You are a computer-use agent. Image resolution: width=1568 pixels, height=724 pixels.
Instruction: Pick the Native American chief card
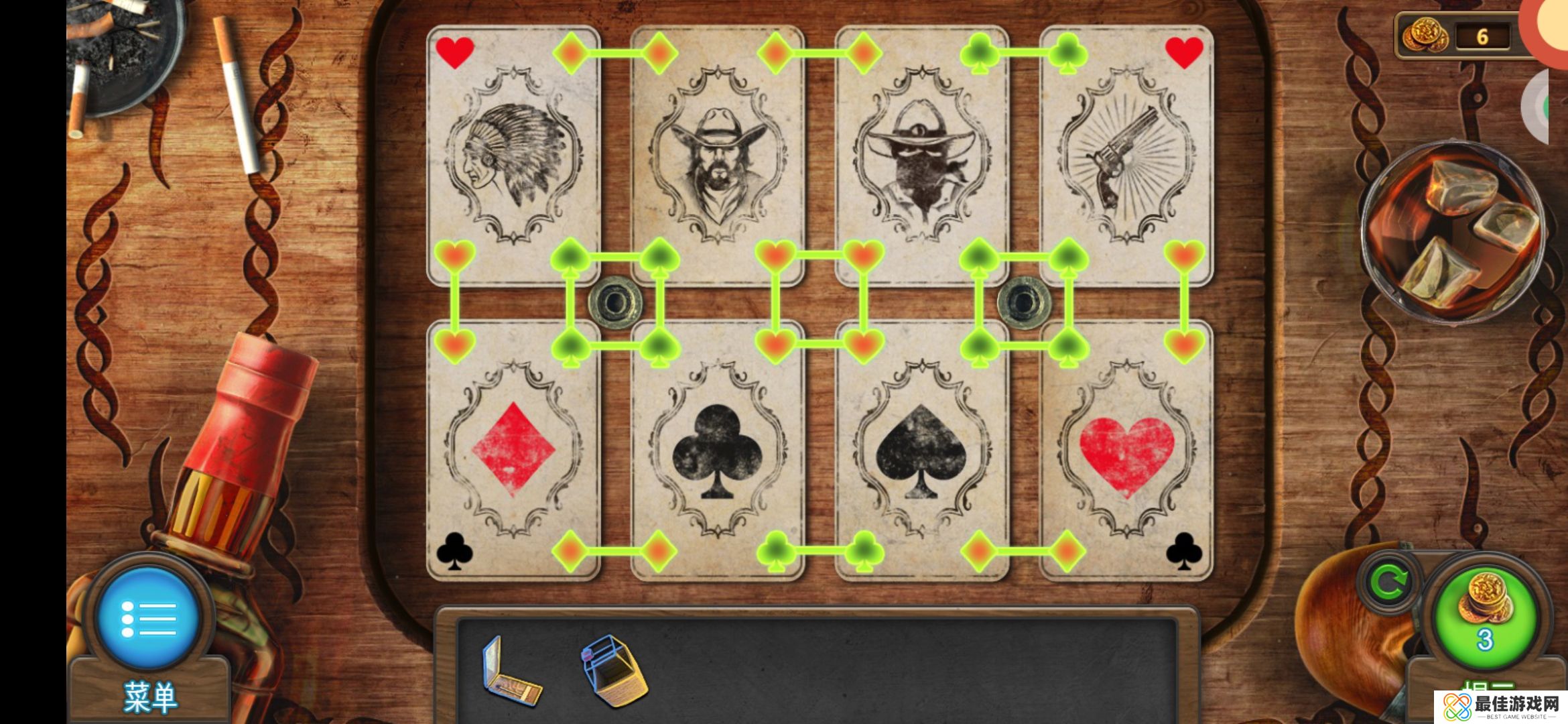513,156
